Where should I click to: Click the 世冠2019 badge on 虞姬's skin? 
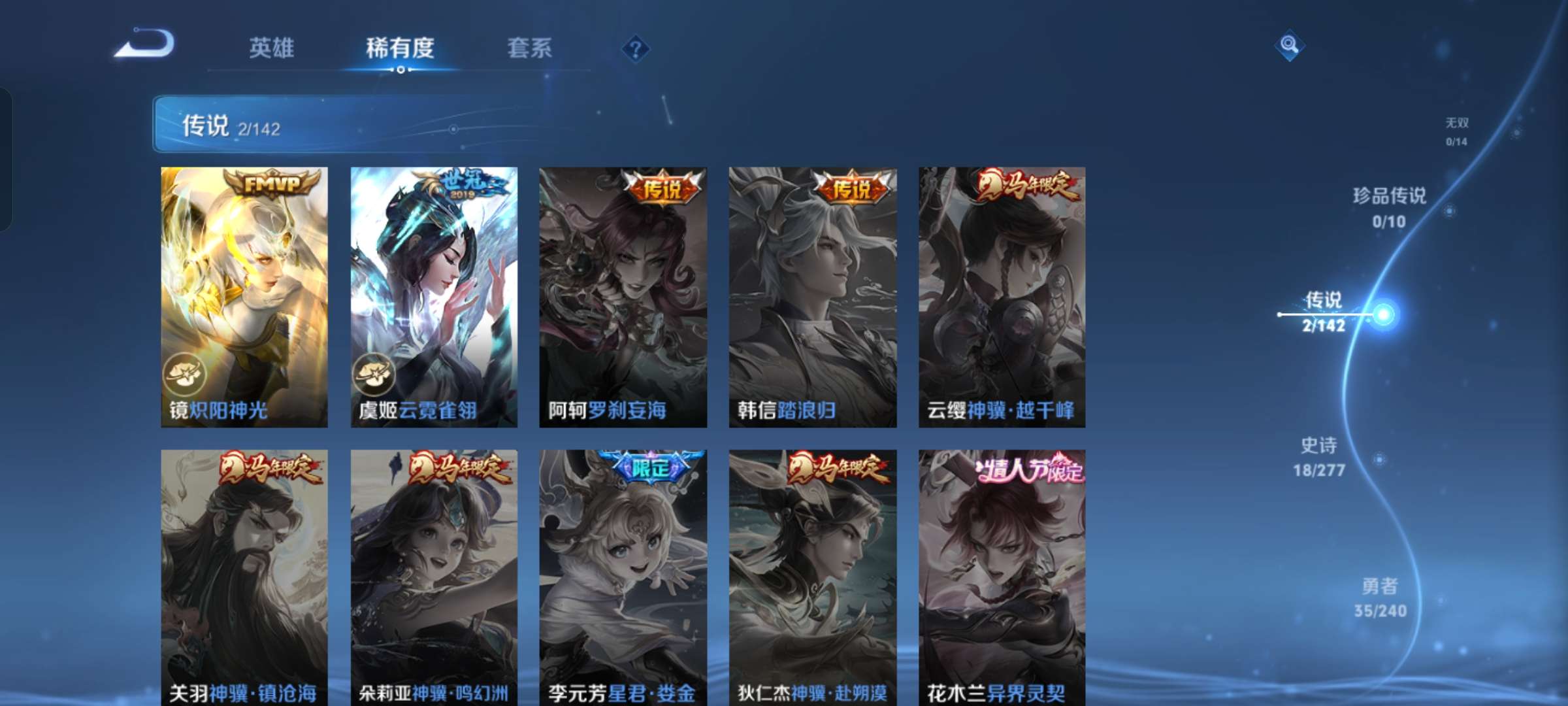(x=466, y=185)
